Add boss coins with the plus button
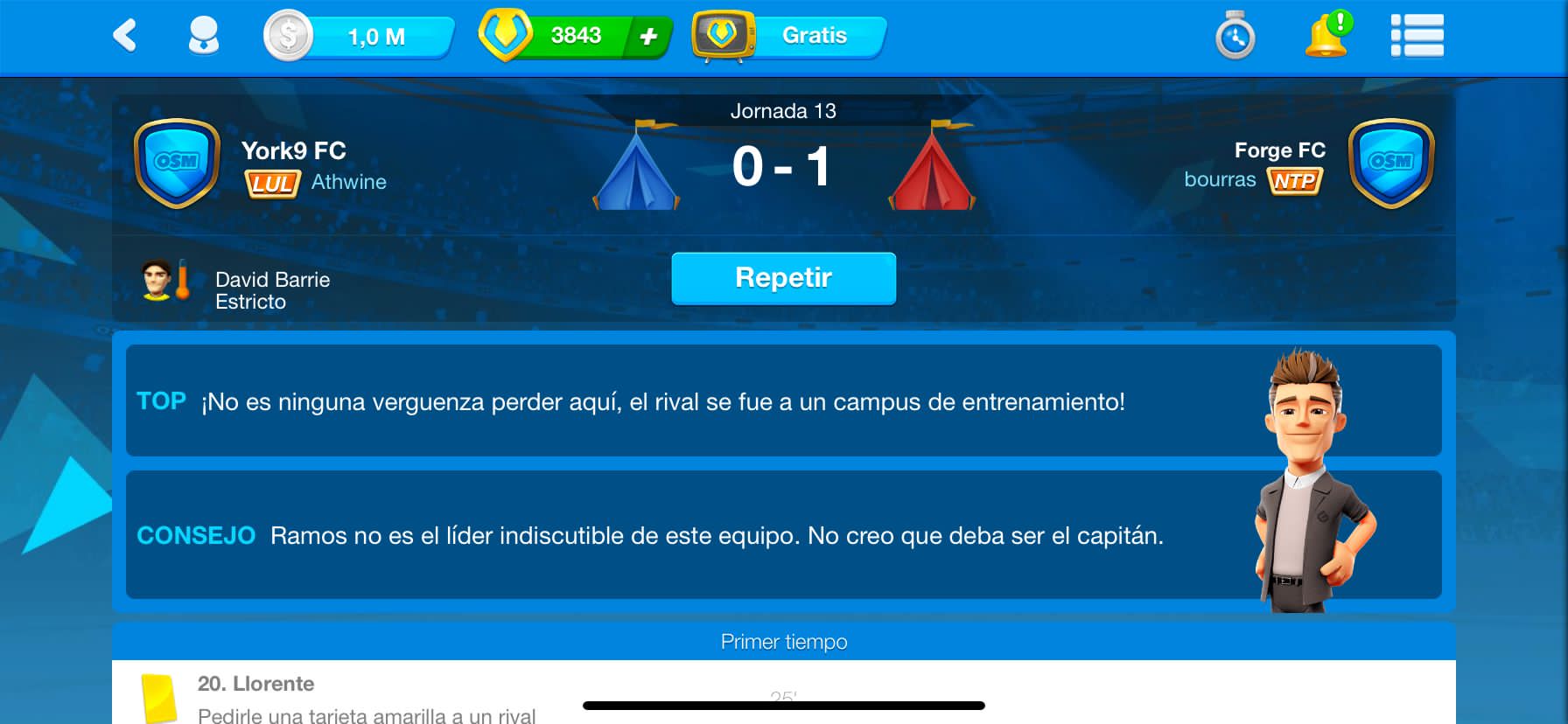This screenshot has width=1568, height=724. pyautogui.click(x=648, y=37)
